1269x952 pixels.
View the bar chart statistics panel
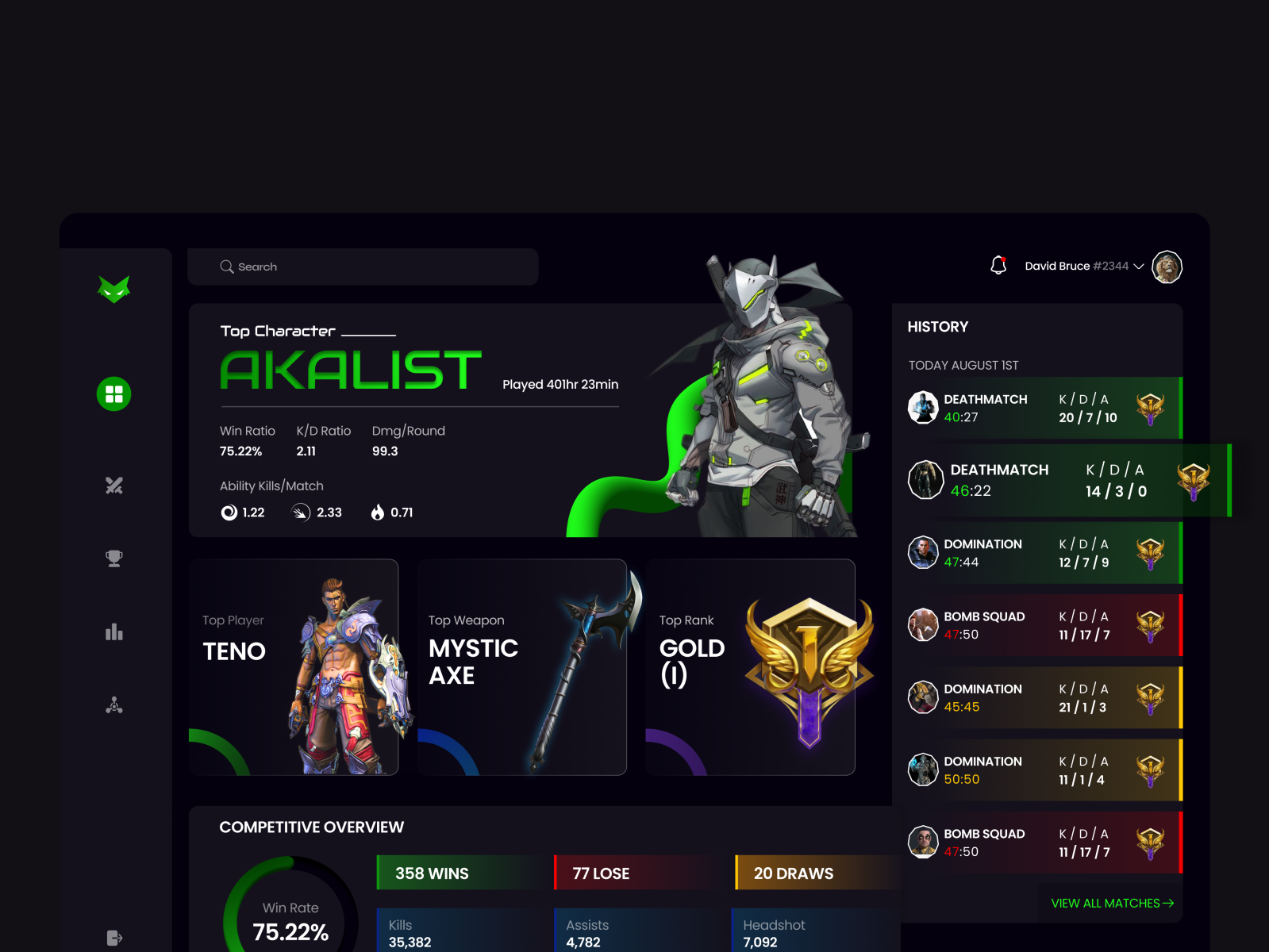tap(113, 631)
